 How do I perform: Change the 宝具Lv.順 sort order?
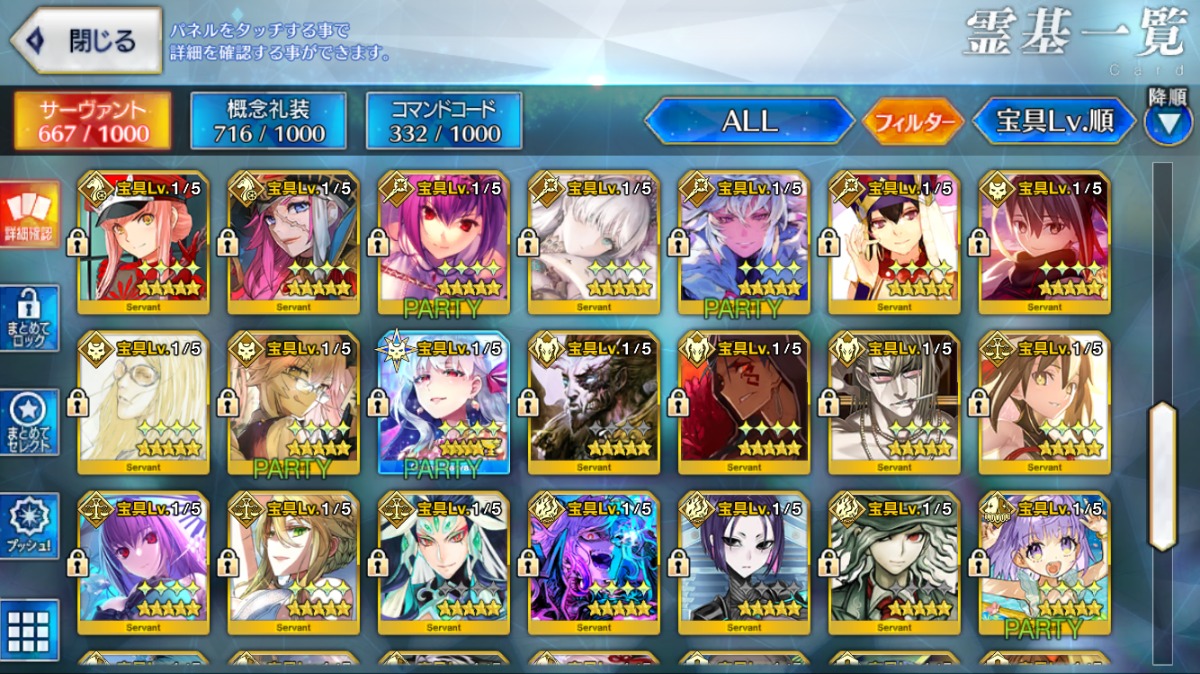pos(1054,122)
